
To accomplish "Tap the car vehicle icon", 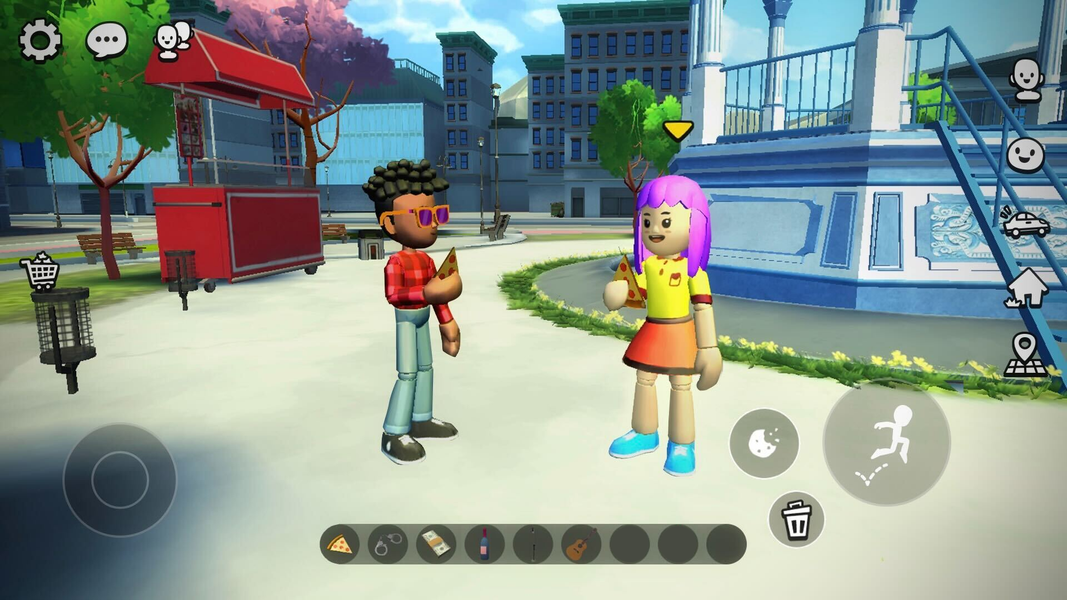I will pos(1025,222).
